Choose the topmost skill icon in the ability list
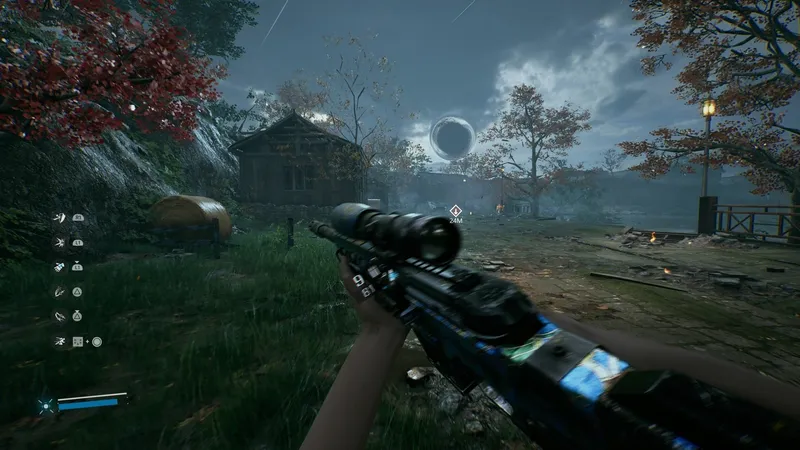This screenshot has height=450, width=800. pos(60,217)
